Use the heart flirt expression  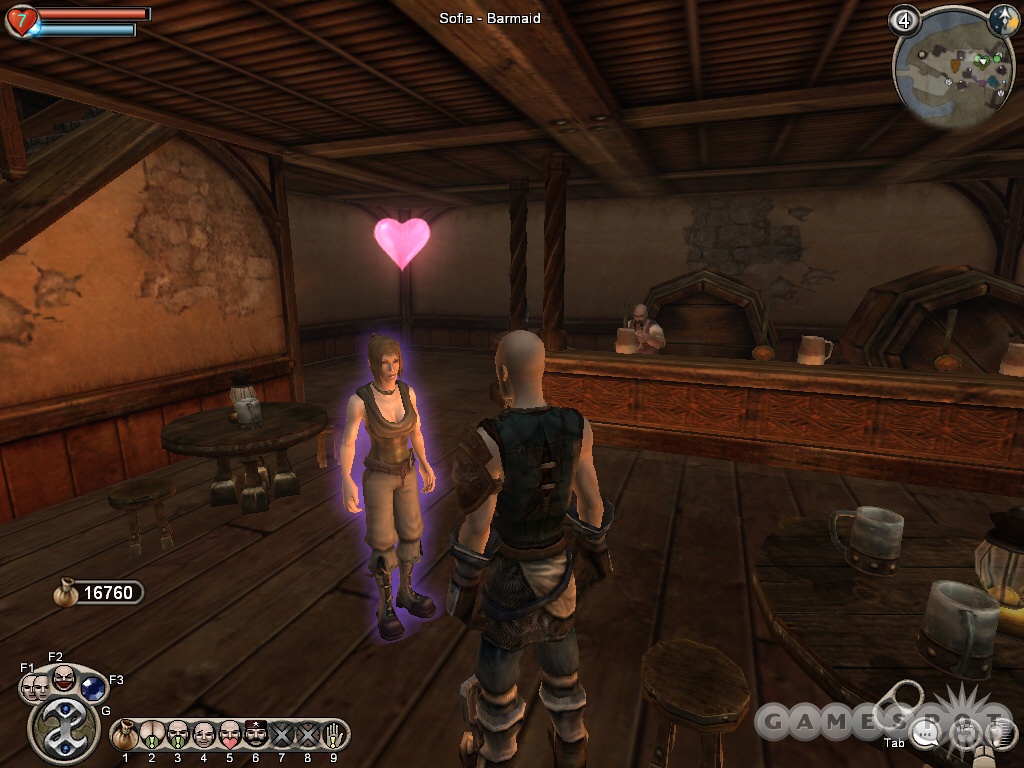[x=229, y=735]
